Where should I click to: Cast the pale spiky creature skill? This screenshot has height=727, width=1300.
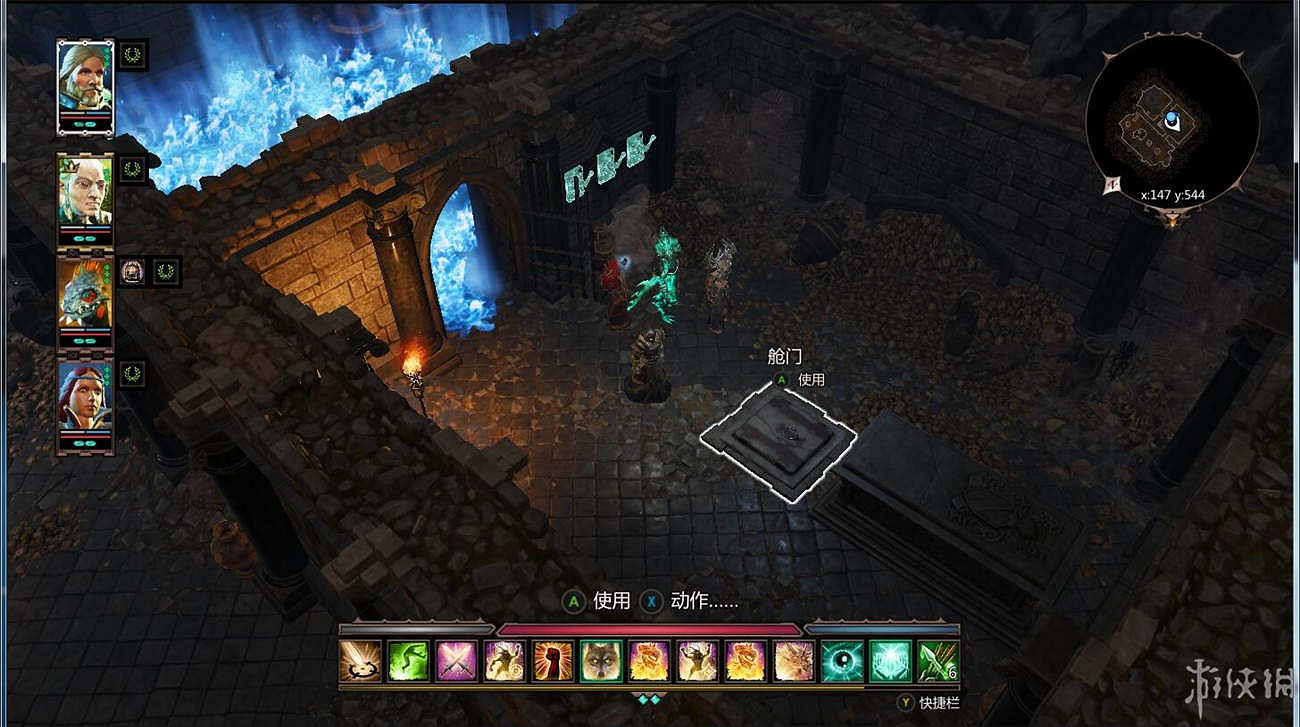click(x=794, y=661)
